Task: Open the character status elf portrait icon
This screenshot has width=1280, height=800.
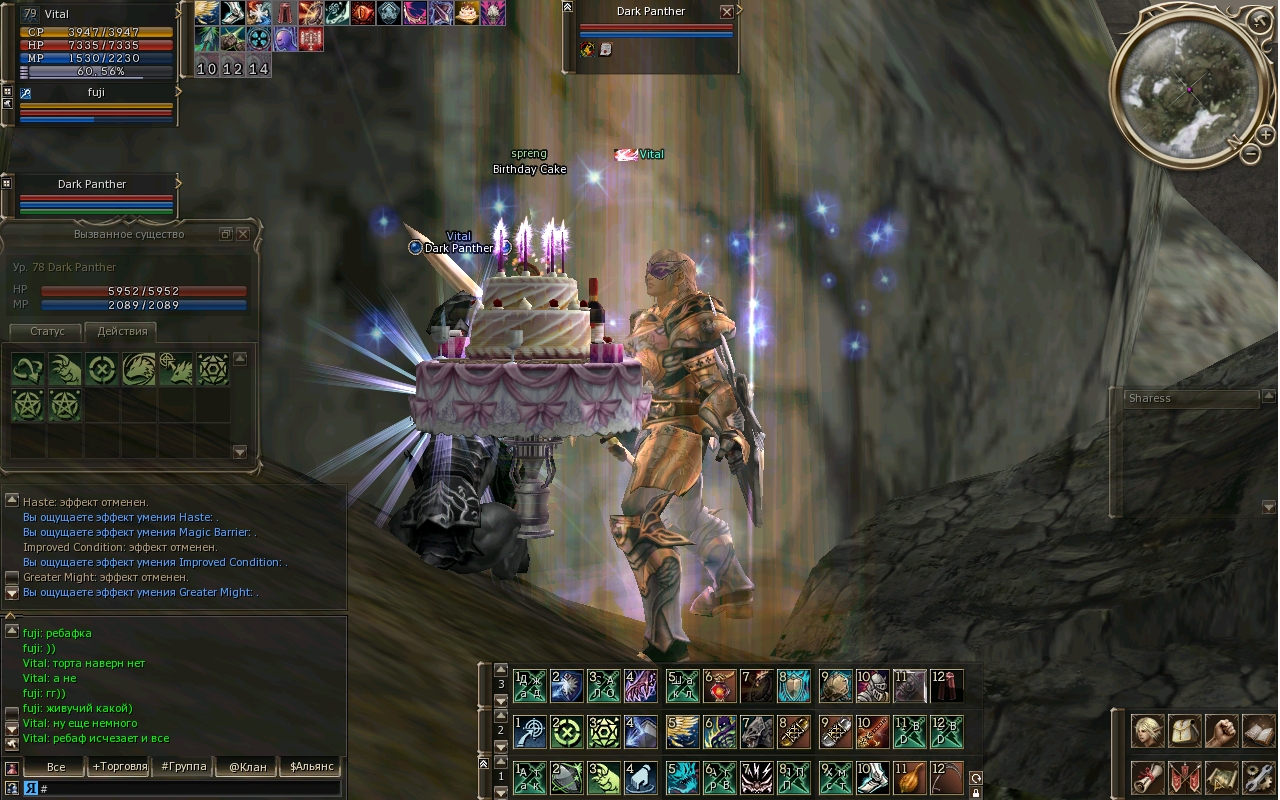Action: coord(1146,731)
